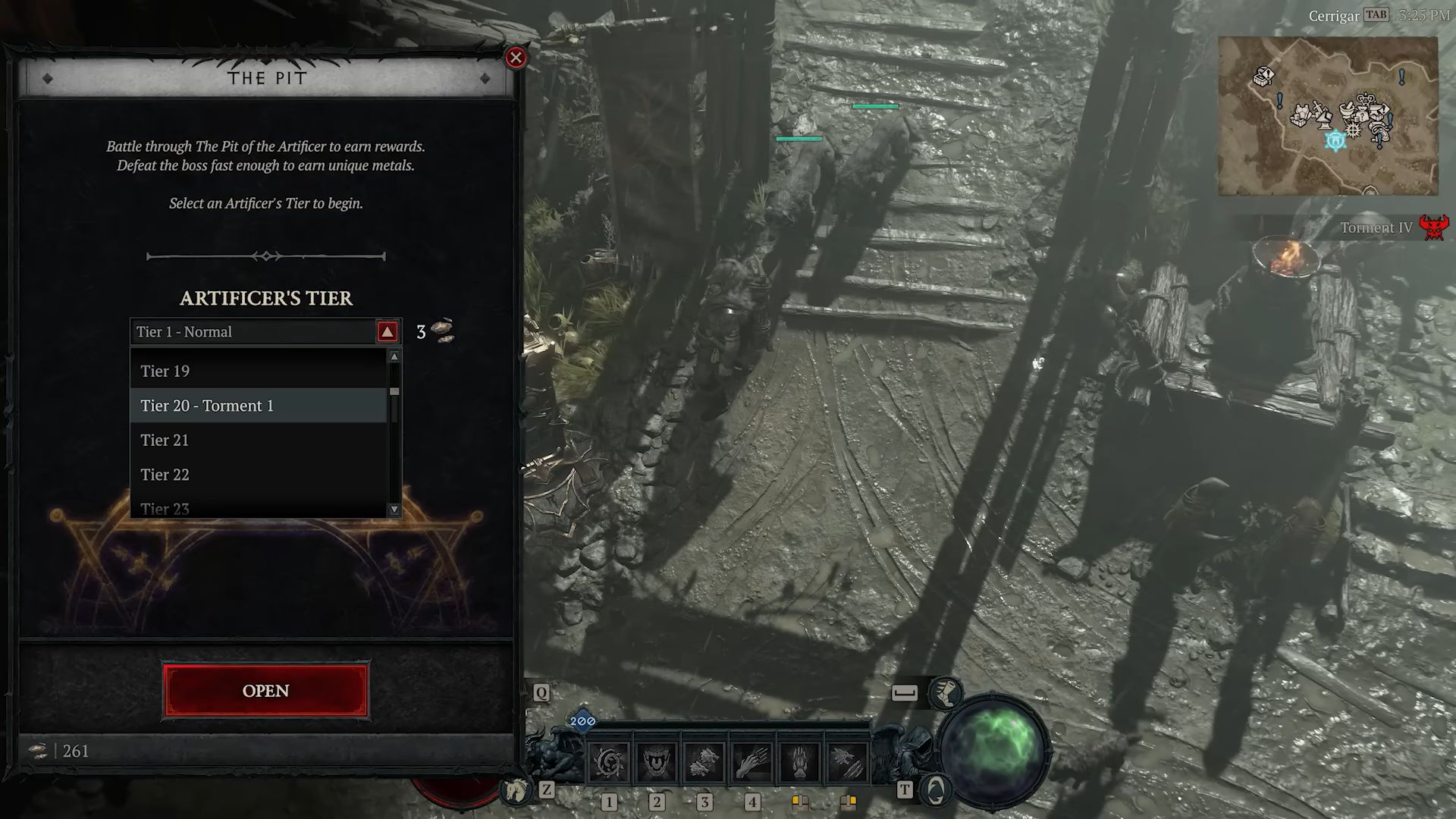Image resolution: width=1456 pixels, height=819 pixels.
Task: Use the claw attack skill in slot 4
Action: click(x=751, y=761)
